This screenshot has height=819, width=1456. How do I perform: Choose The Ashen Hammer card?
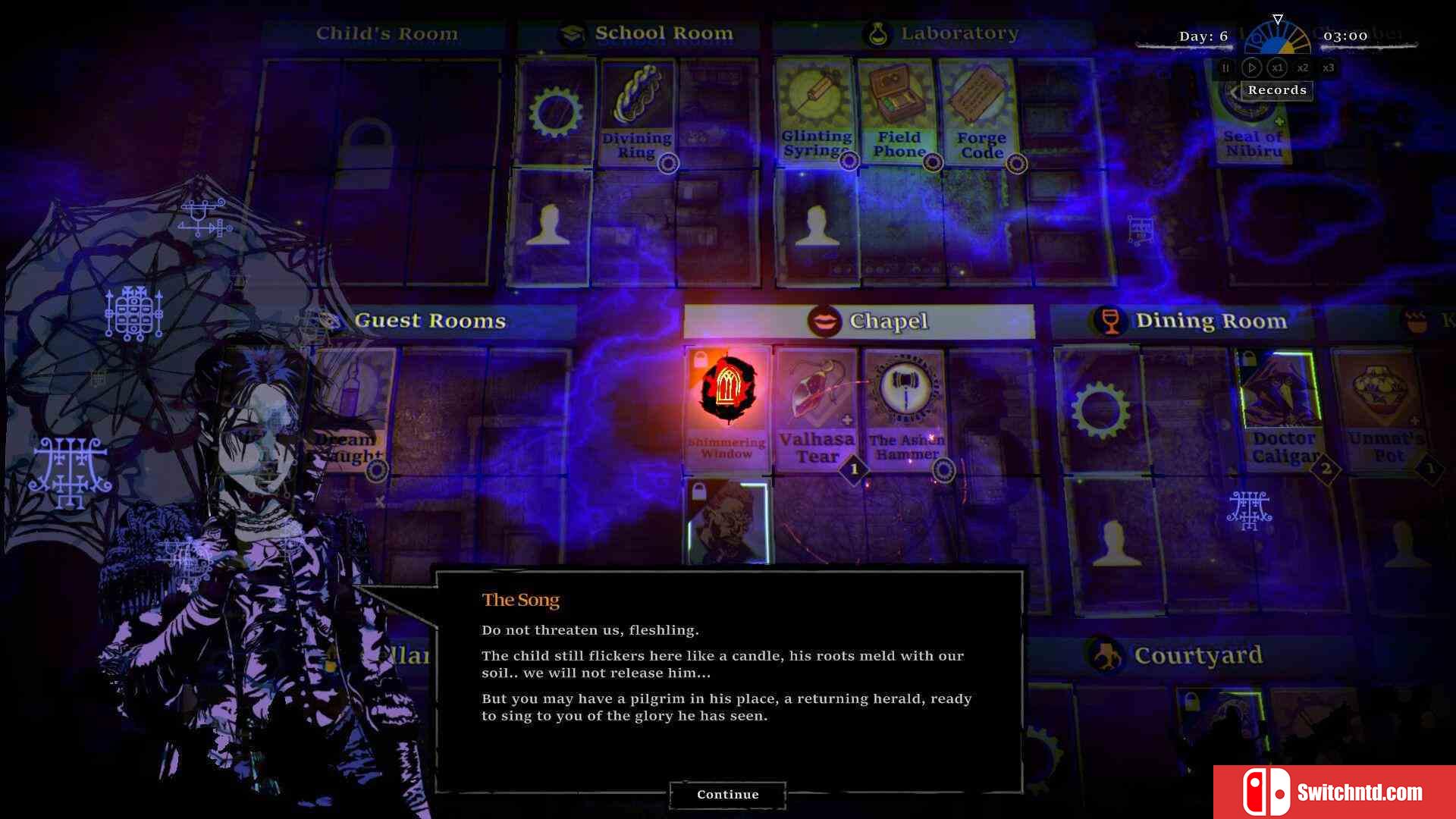coord(906,408)
